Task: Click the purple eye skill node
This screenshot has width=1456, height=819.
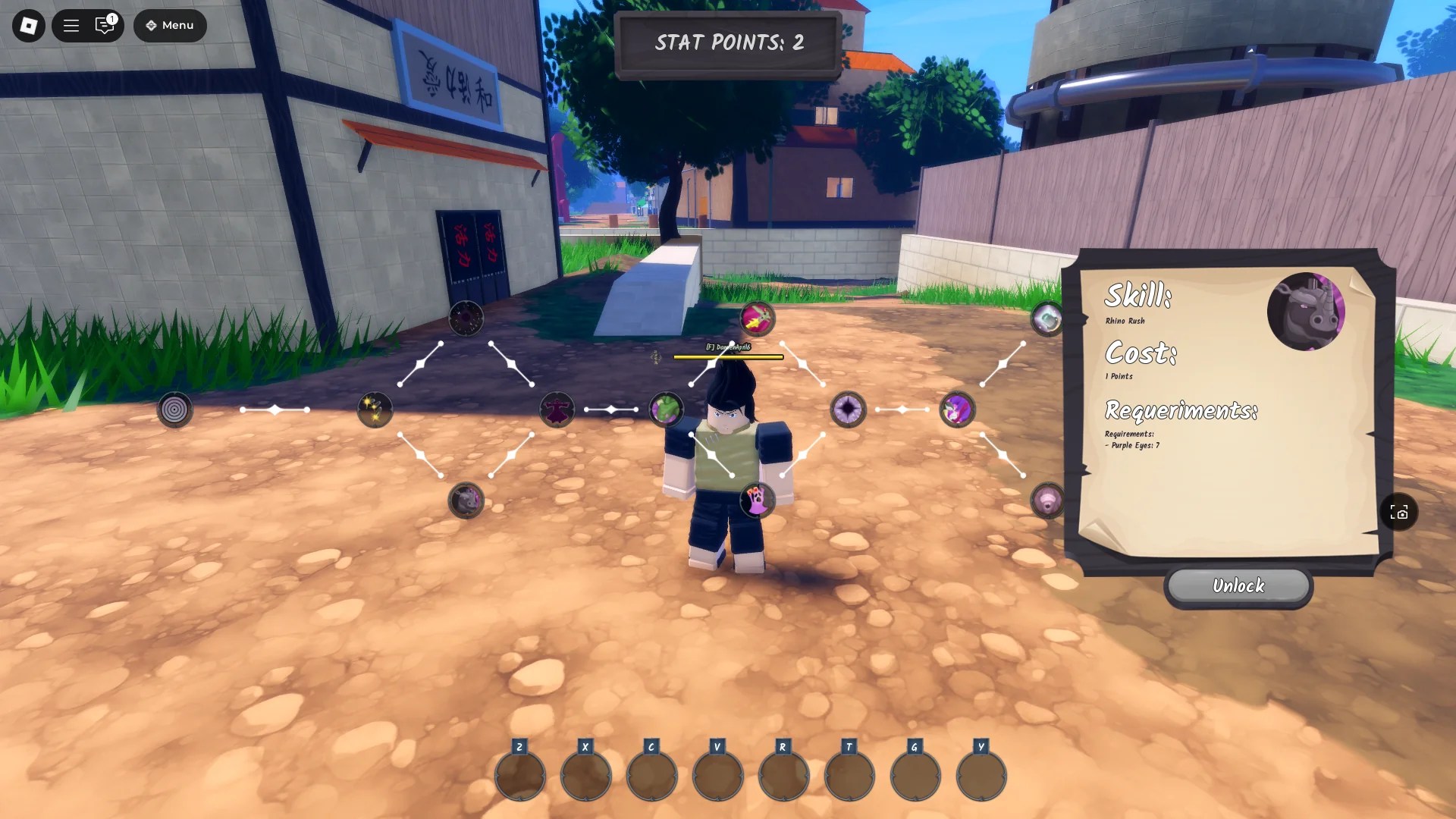Action: pyautogui.click(x=849, y=409)
